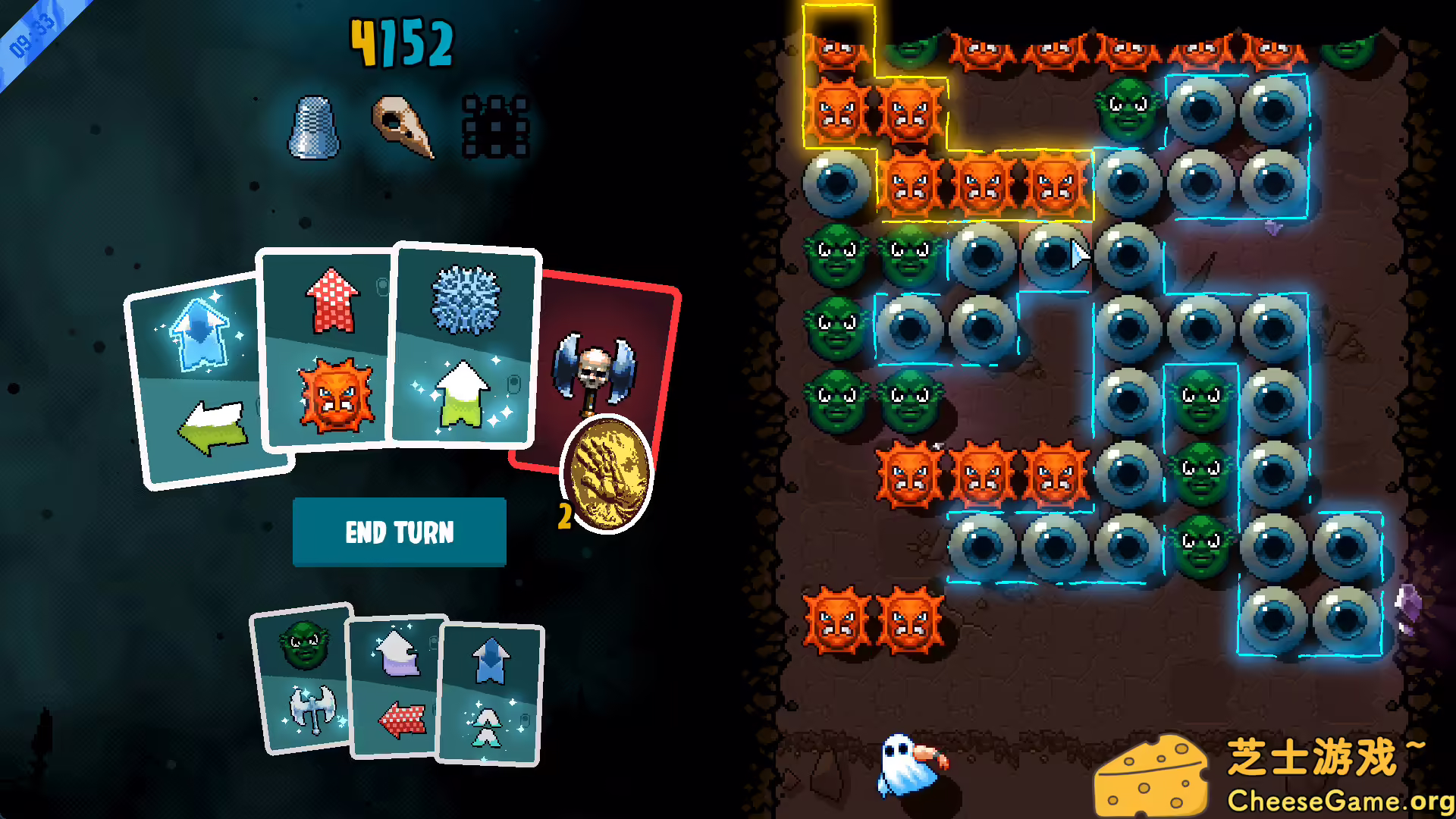Select the thimble relic icon
This screenshot has width=1456, height=819.
pos(316,129)
